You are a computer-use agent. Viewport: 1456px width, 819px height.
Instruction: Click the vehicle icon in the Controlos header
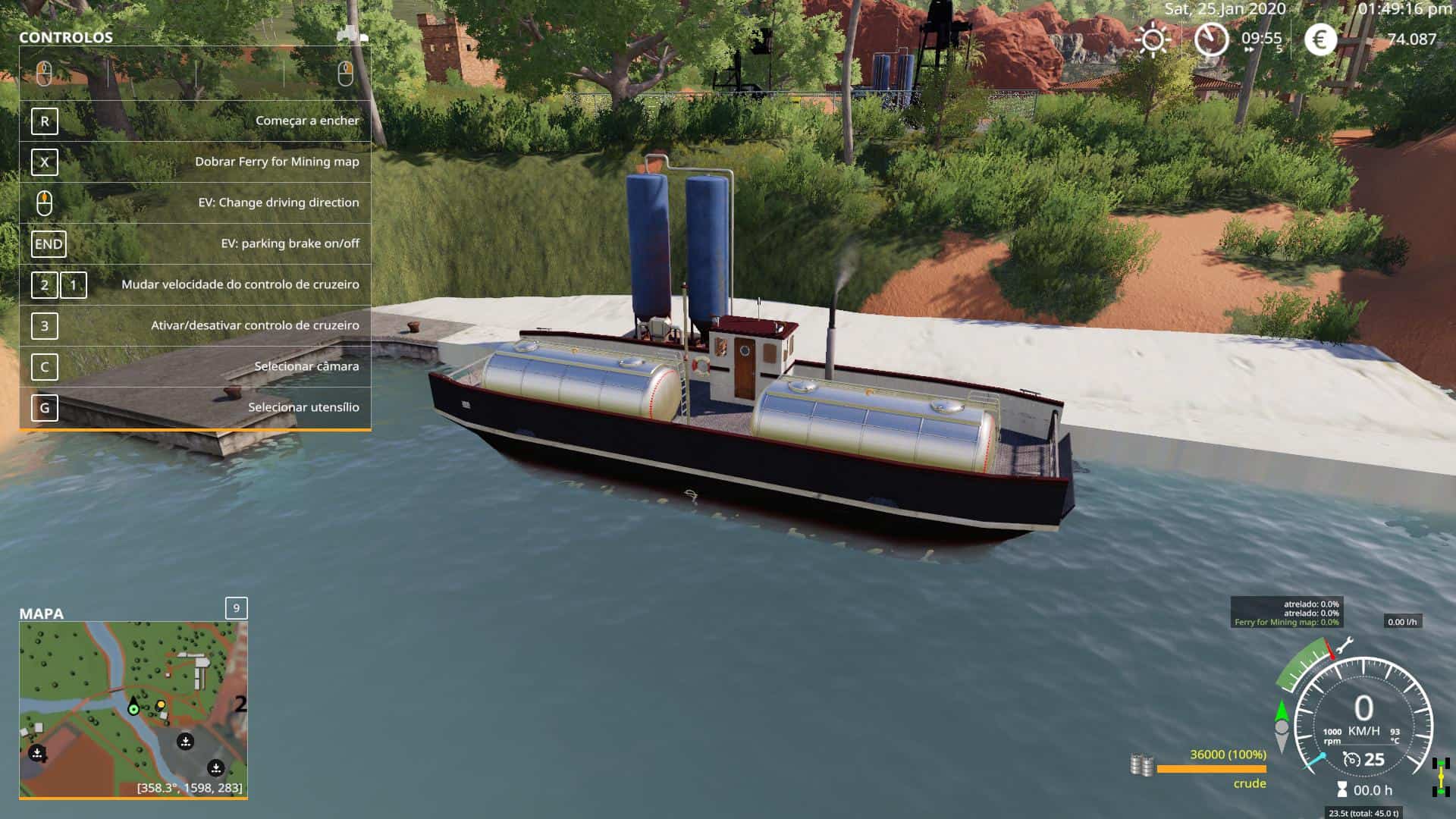(352, 34)
